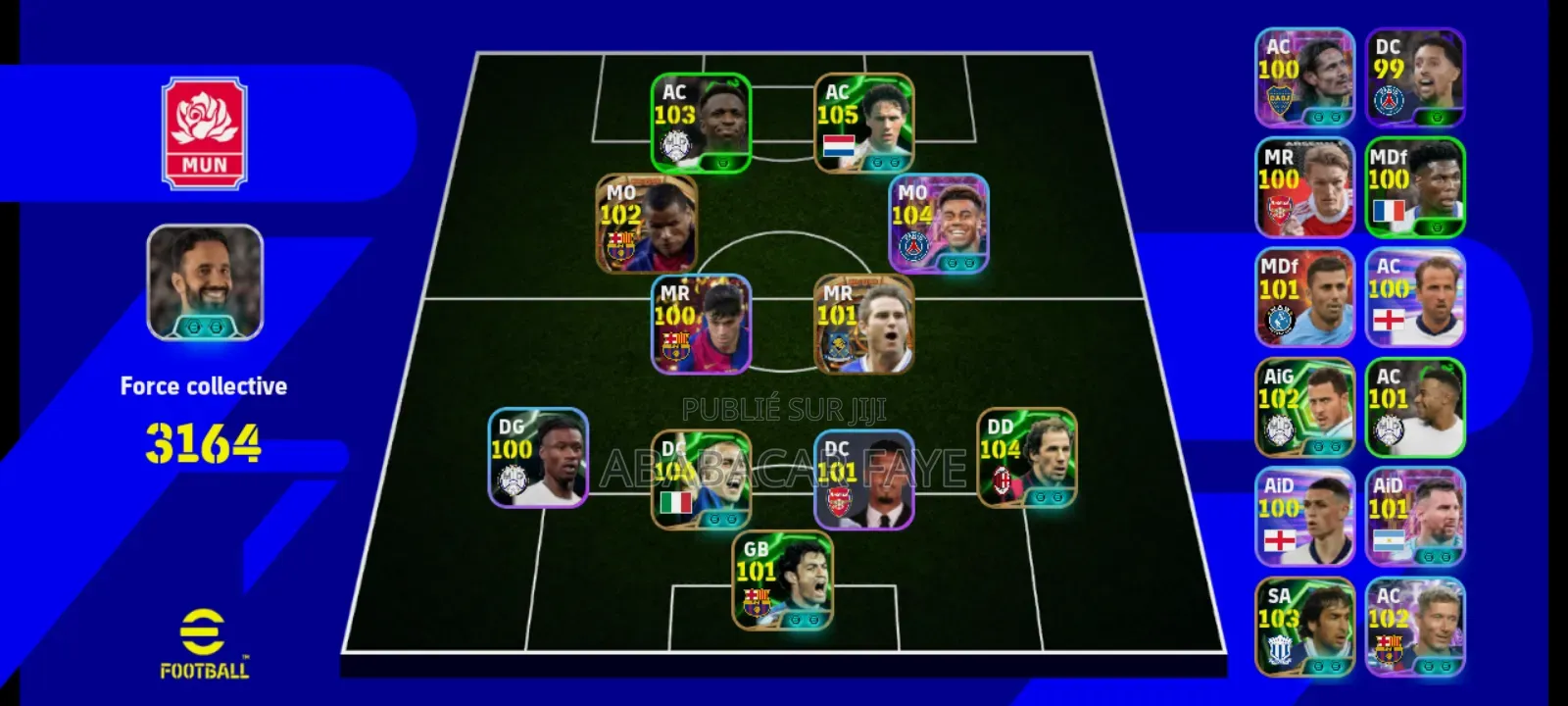Click the MUN team badge

click(204, 133)
